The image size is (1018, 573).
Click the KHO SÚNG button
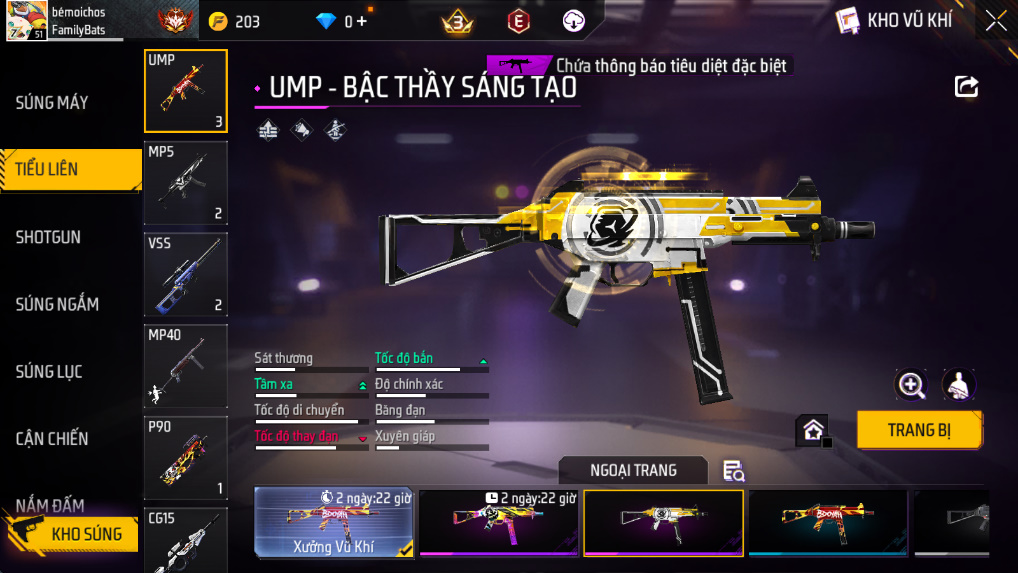tap(86, 534)
